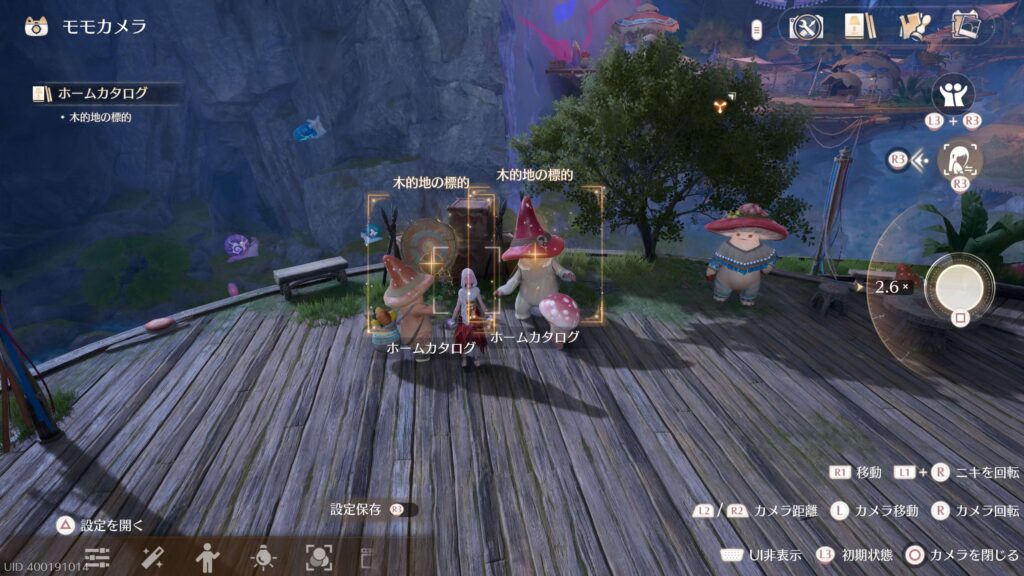The width and height of the screenshot is (1024, 576).
Task: Open the focus frame circles tab
Action: coord(318,558)
